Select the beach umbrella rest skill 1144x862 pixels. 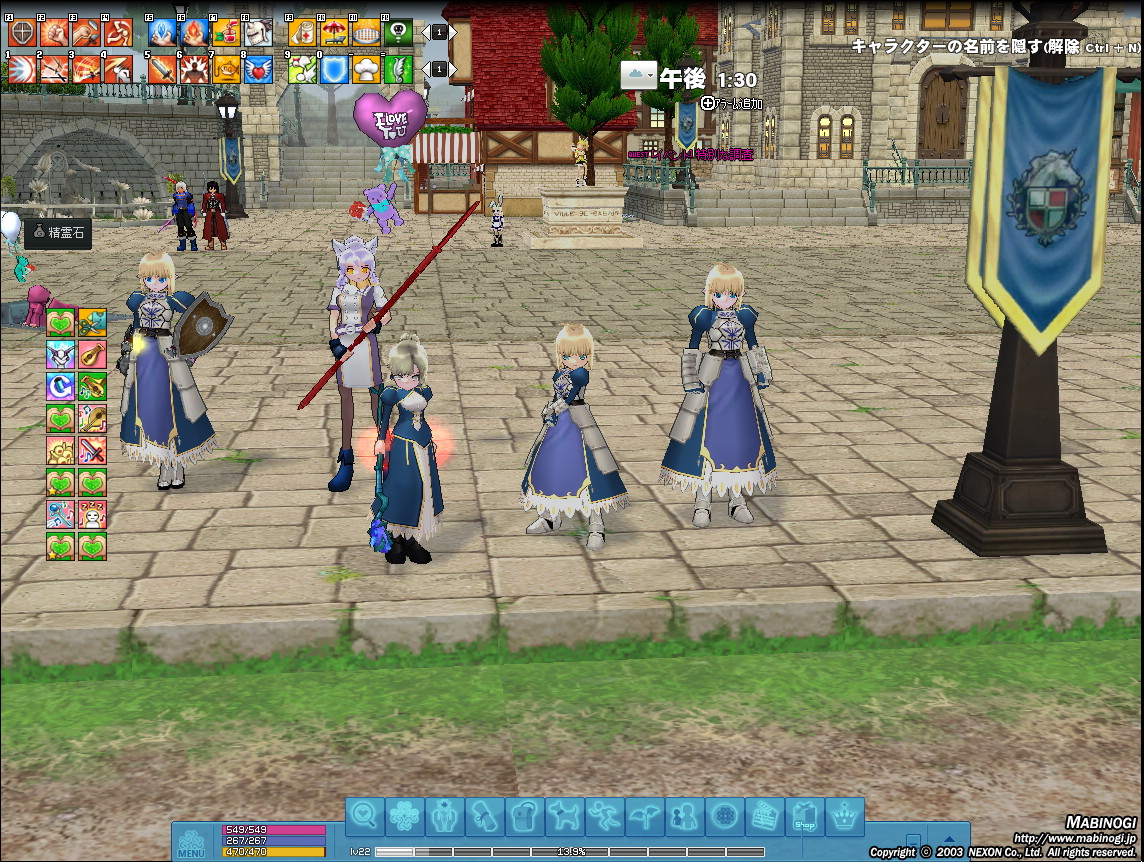(334, 33)
